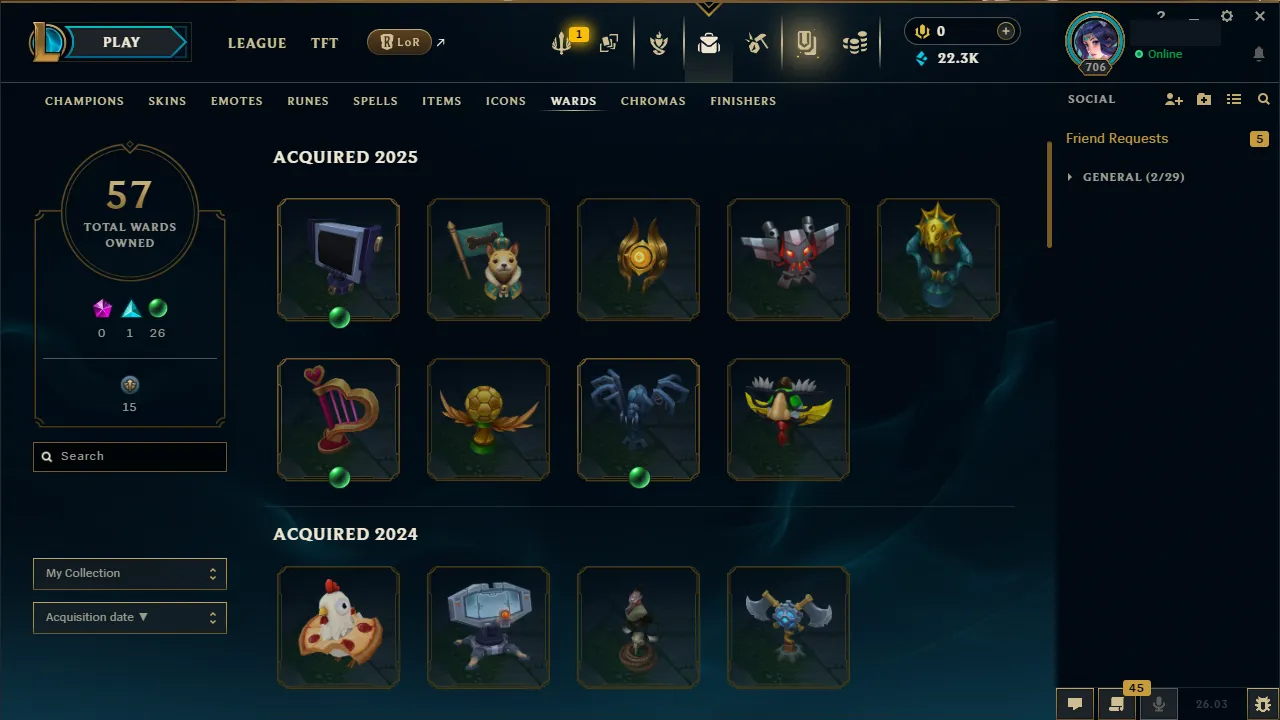Open the Acquisition date sort dropdown
This screenshot has height=720, width=1280.
(x=129, y=617)
